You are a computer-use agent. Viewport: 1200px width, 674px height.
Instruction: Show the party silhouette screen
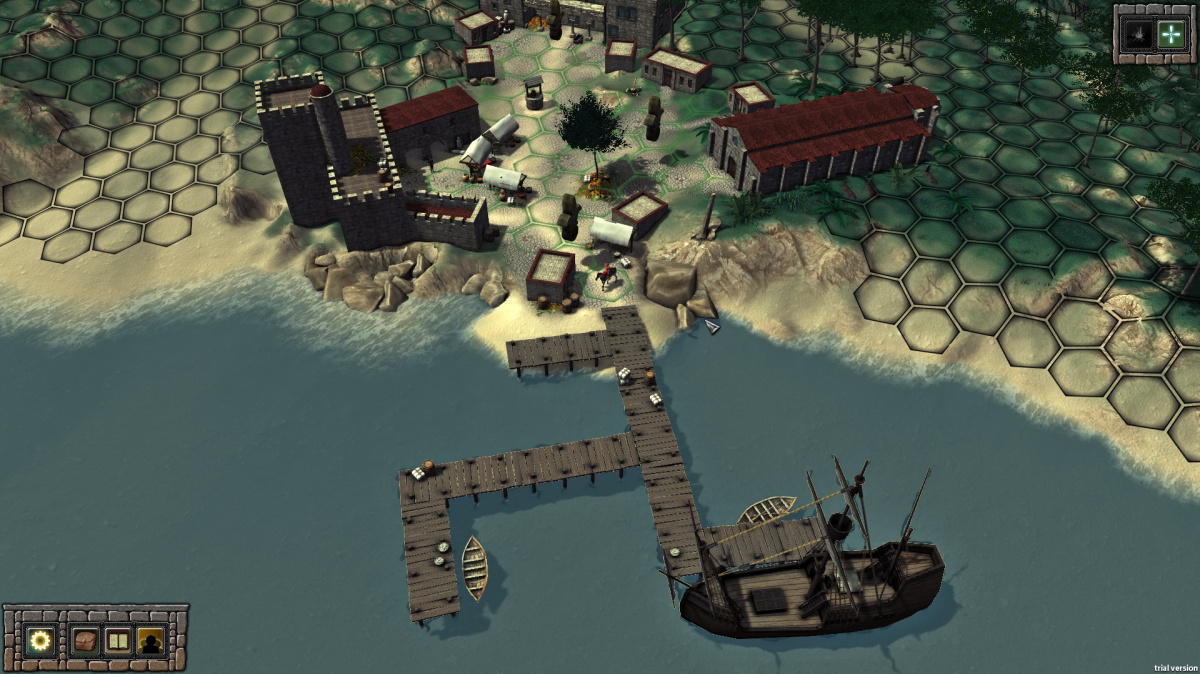pos(151,640)
